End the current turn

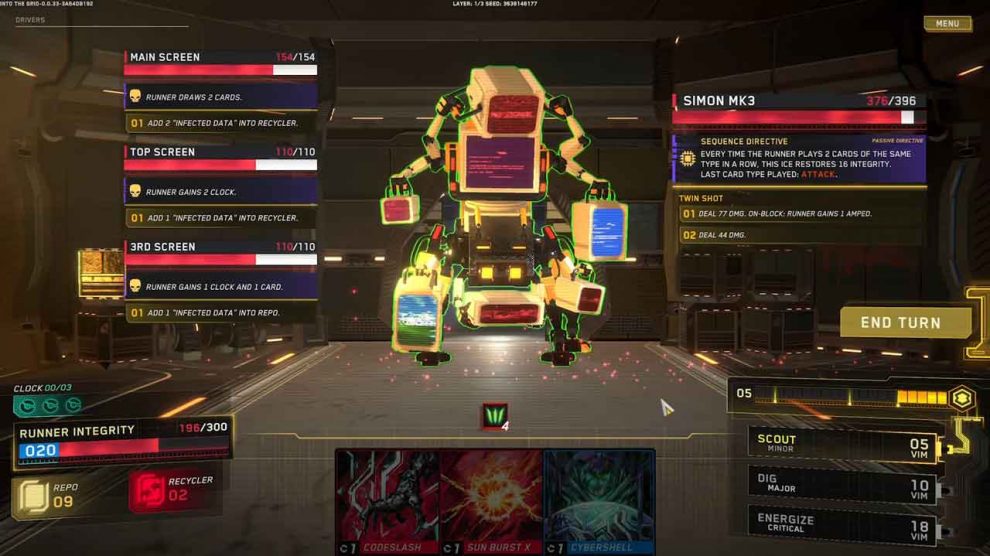point(904,322)
